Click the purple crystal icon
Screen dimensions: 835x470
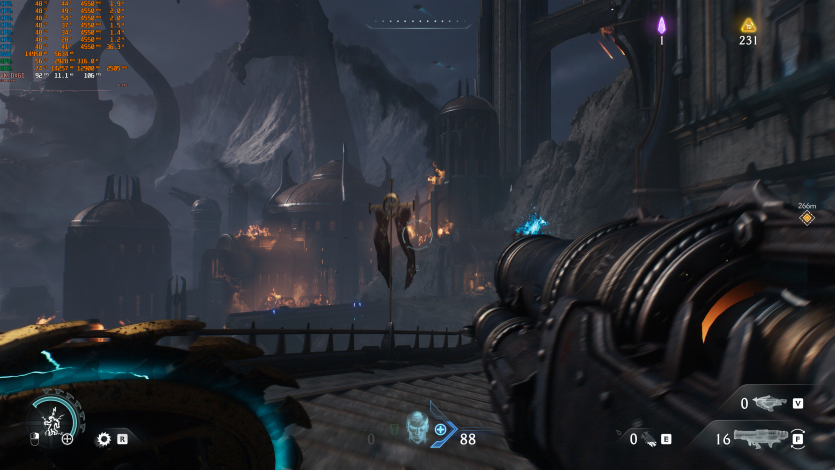click(661, 25)
